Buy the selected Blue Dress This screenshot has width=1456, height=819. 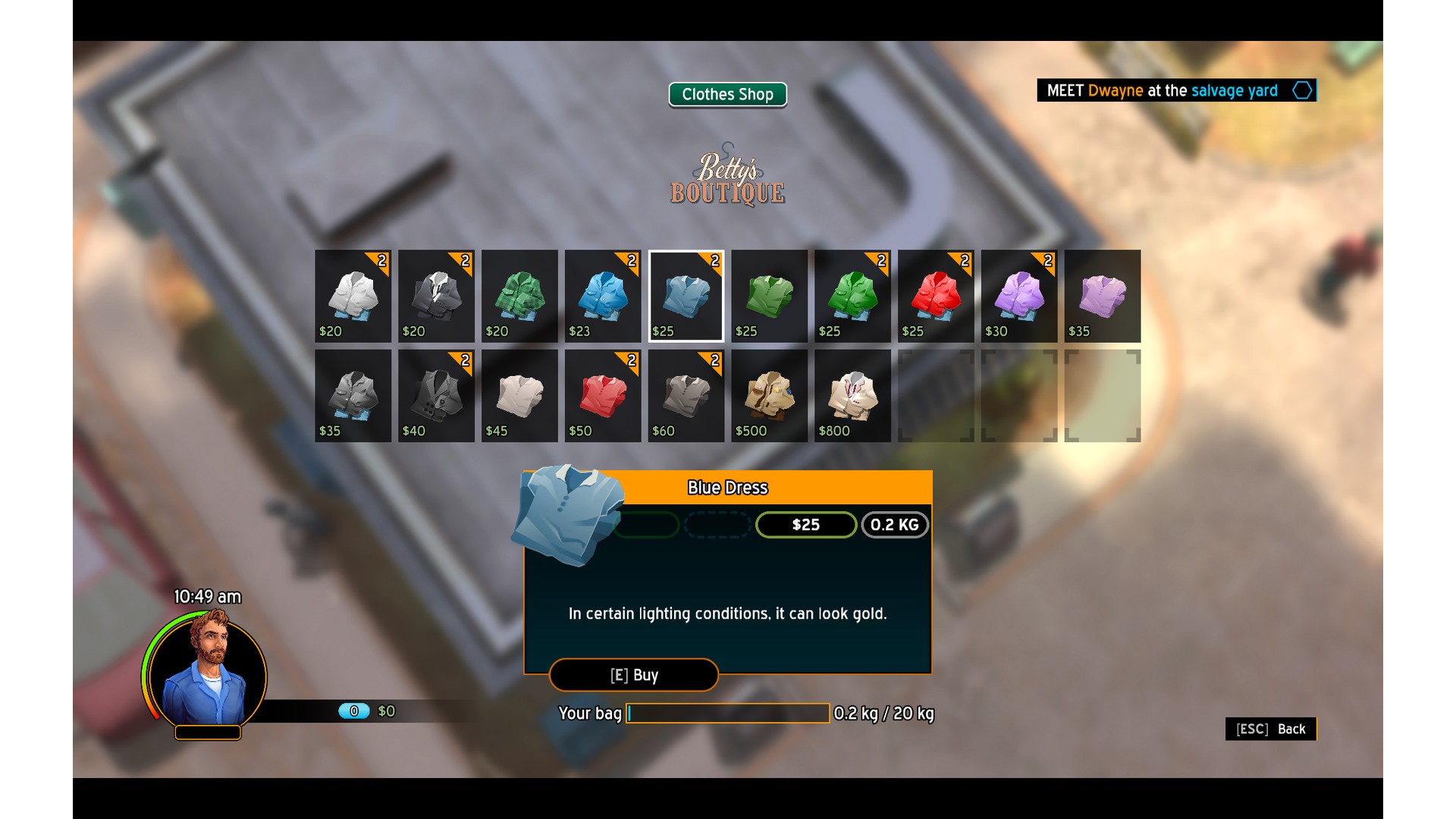(x=633, y=675)
